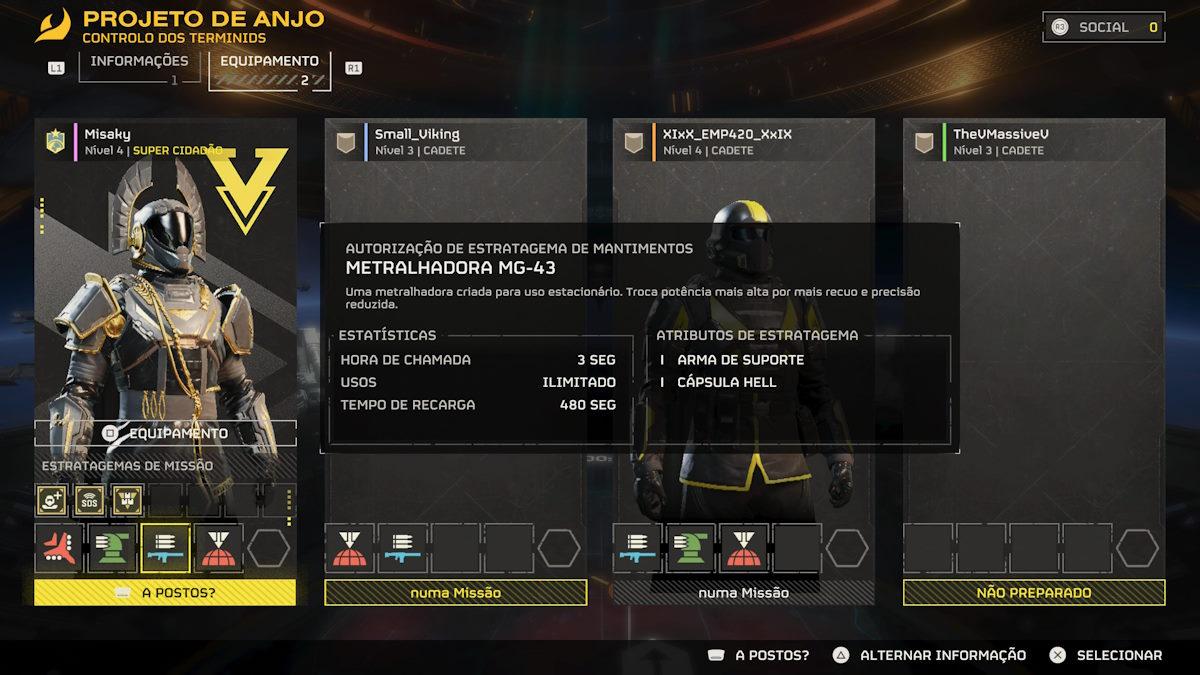
Task: Select the resupply stratagem icon
Action: [127, 499]
